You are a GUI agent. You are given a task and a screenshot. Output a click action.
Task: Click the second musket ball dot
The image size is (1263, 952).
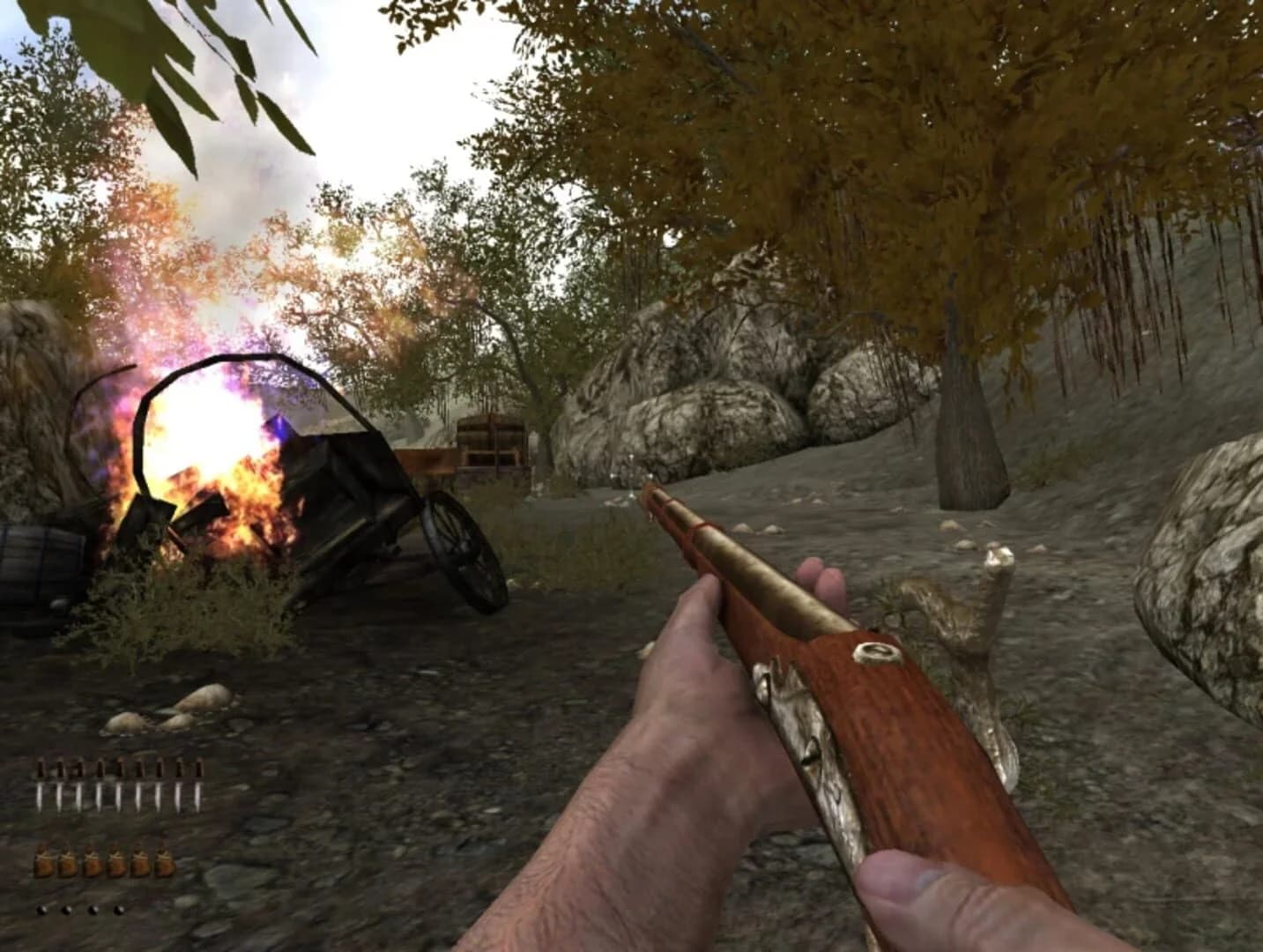[x=67, y=909]
